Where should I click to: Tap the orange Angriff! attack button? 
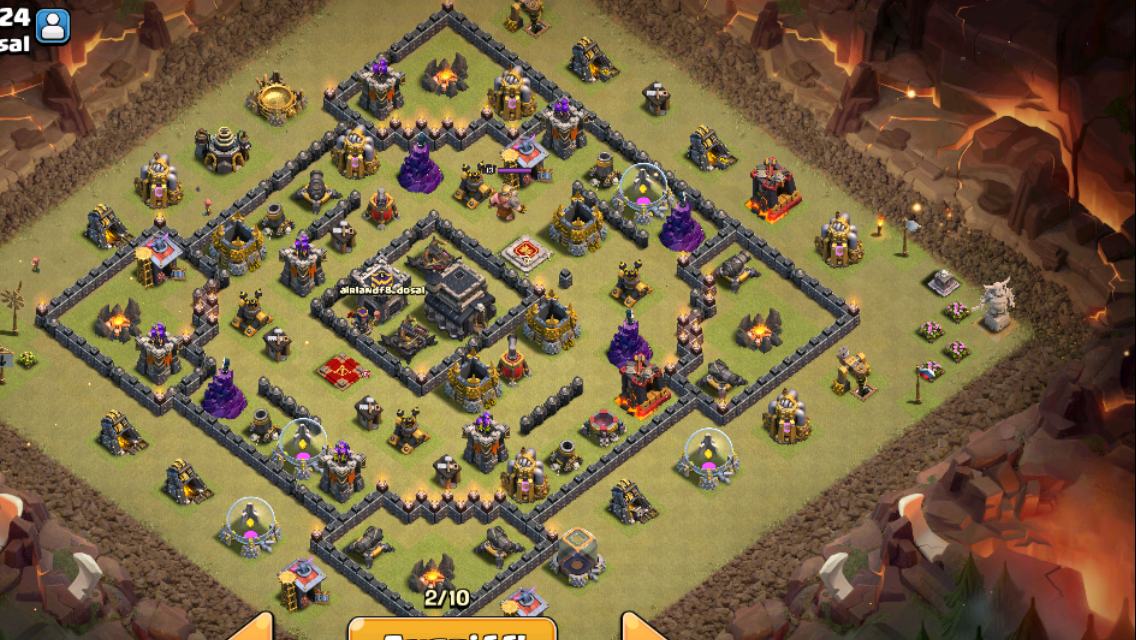pyautogui.click(x=452, y=630)
